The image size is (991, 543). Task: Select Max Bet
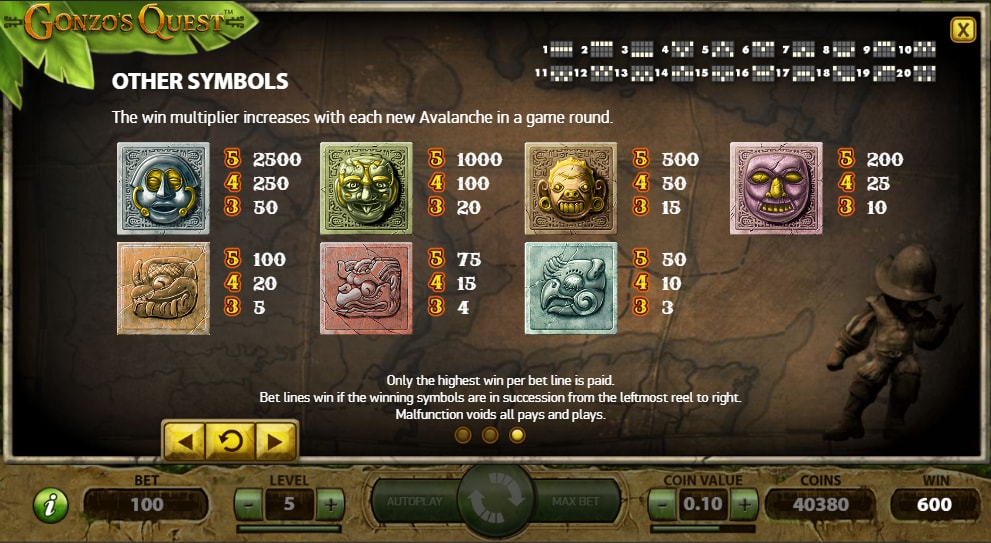click(x=577, y=501)
